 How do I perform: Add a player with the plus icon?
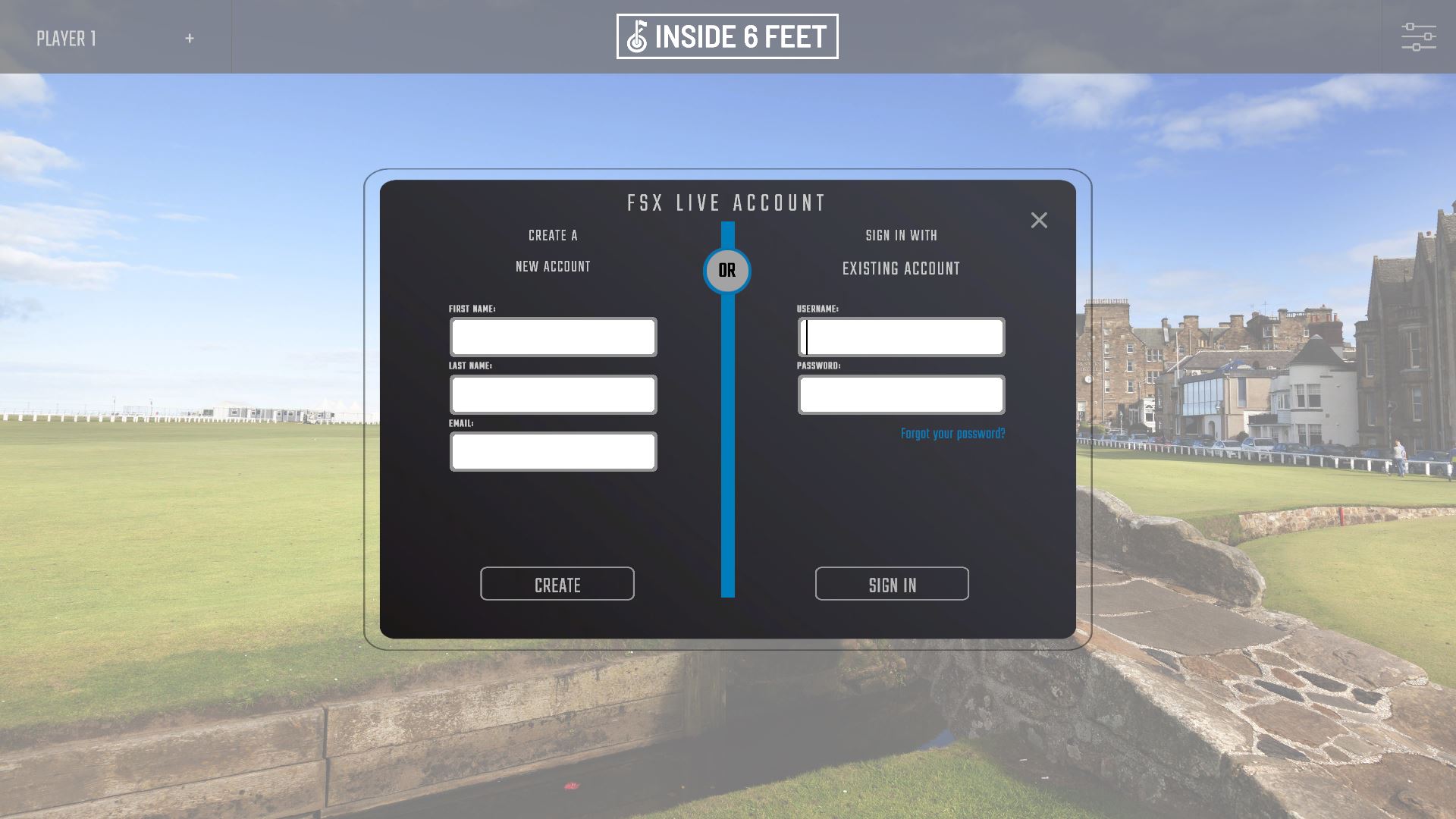190,38
